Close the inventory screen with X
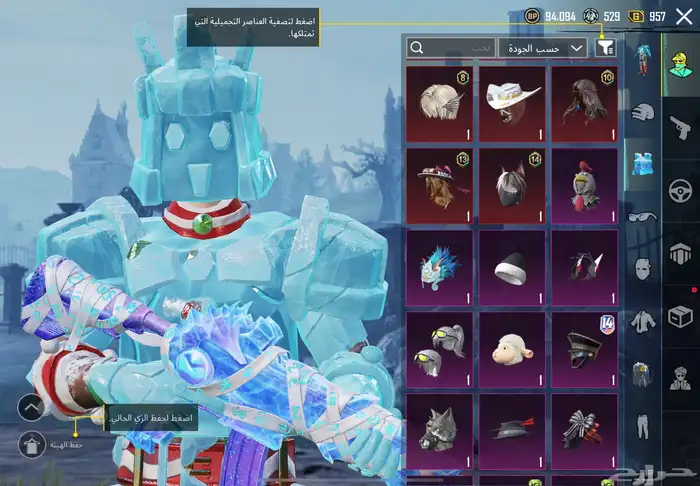This screenshot has height=486, width=700. [686, 16]
